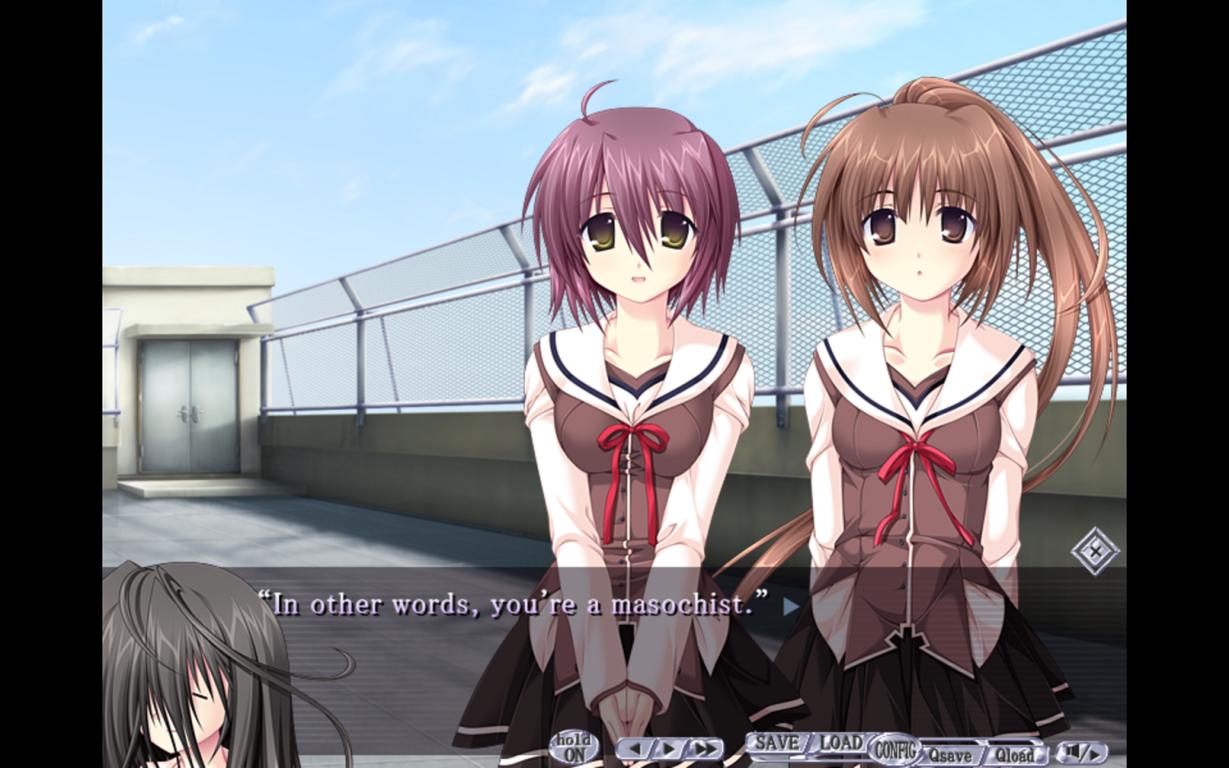
Task: Quick load with the Qload button
Action: [x=1014, y=755]
